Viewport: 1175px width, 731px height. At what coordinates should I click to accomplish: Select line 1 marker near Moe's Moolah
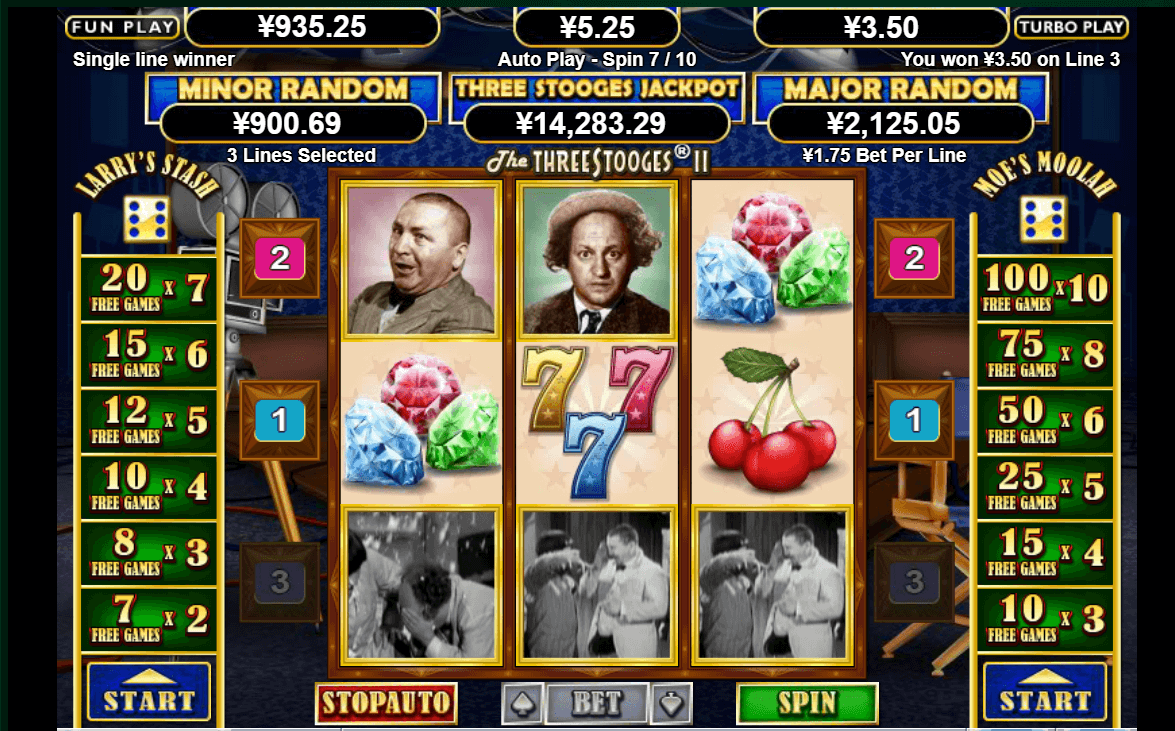pos(914,420)
